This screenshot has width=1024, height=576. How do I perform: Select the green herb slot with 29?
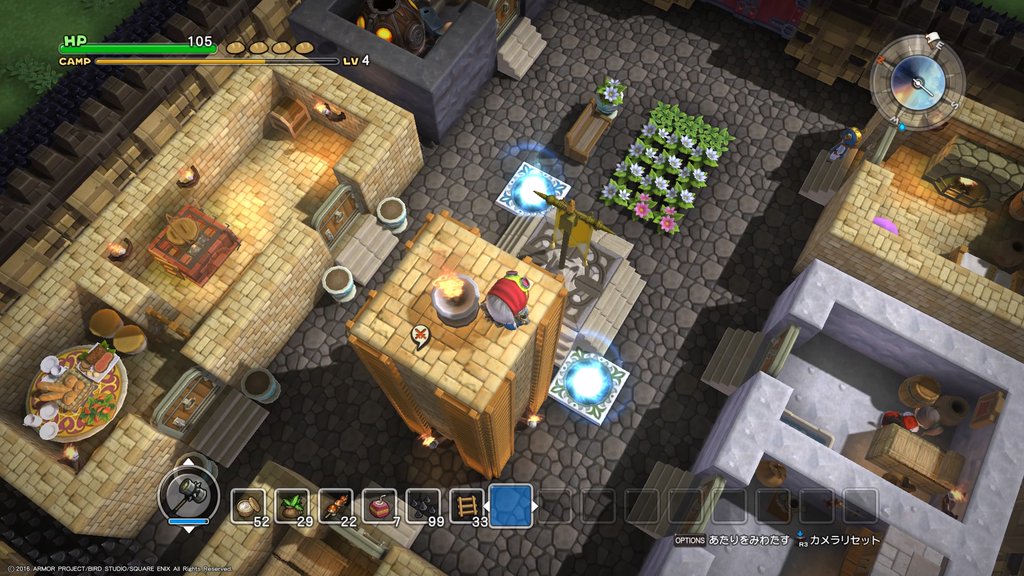click(292, 506)
